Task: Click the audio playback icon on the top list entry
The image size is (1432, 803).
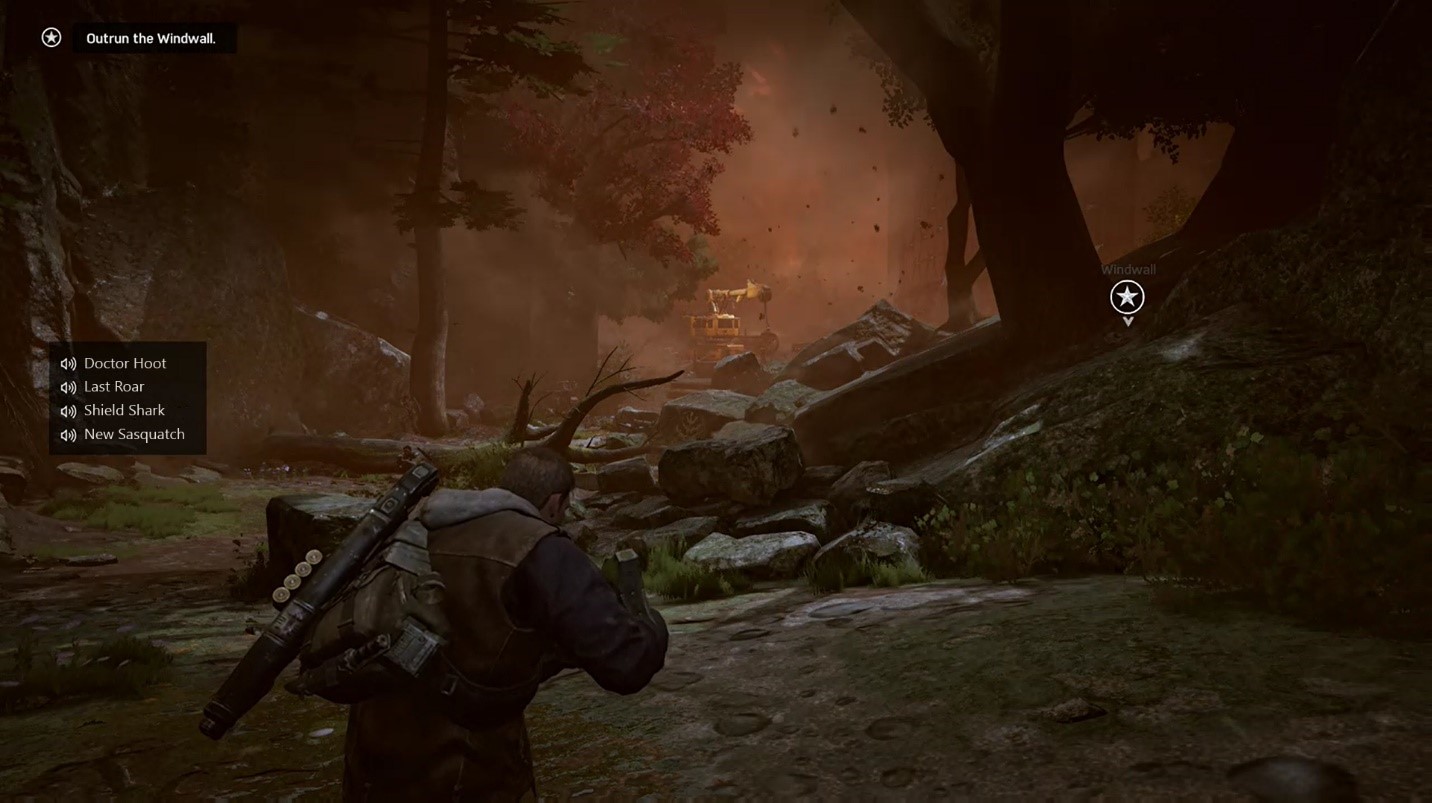Action: pyautogui.click(x=67, y=362)
